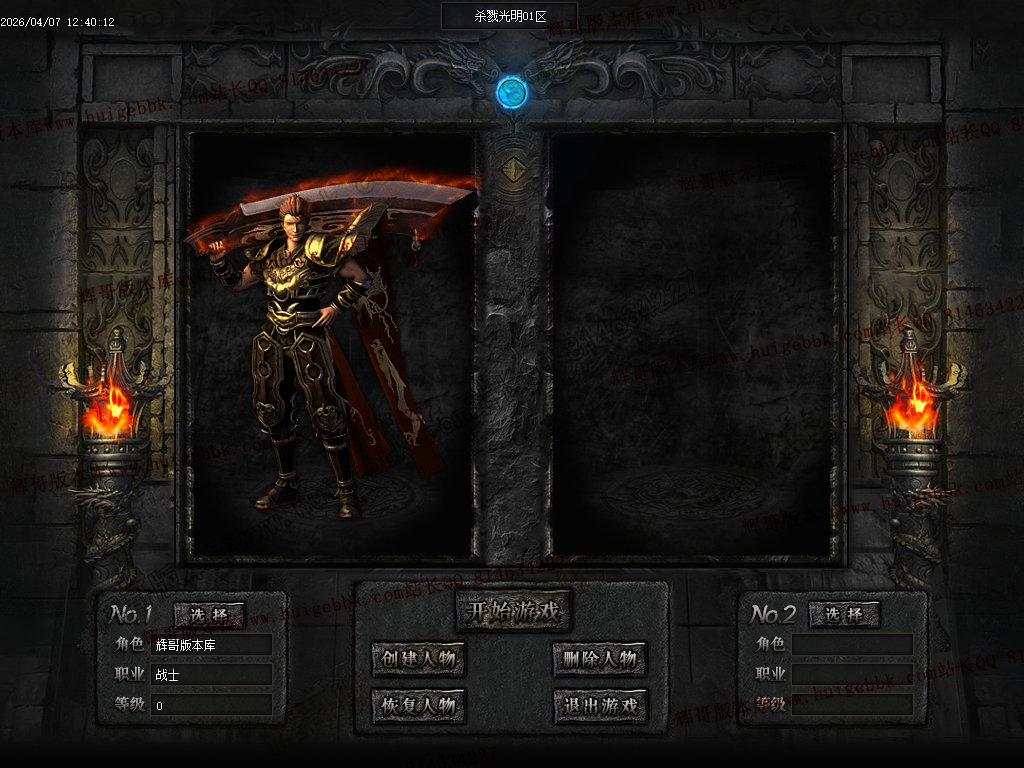The height and width of the screenshot is (768, 1024).
Task: Select 恢复人物 to restore a character
Action: [419, 706]
